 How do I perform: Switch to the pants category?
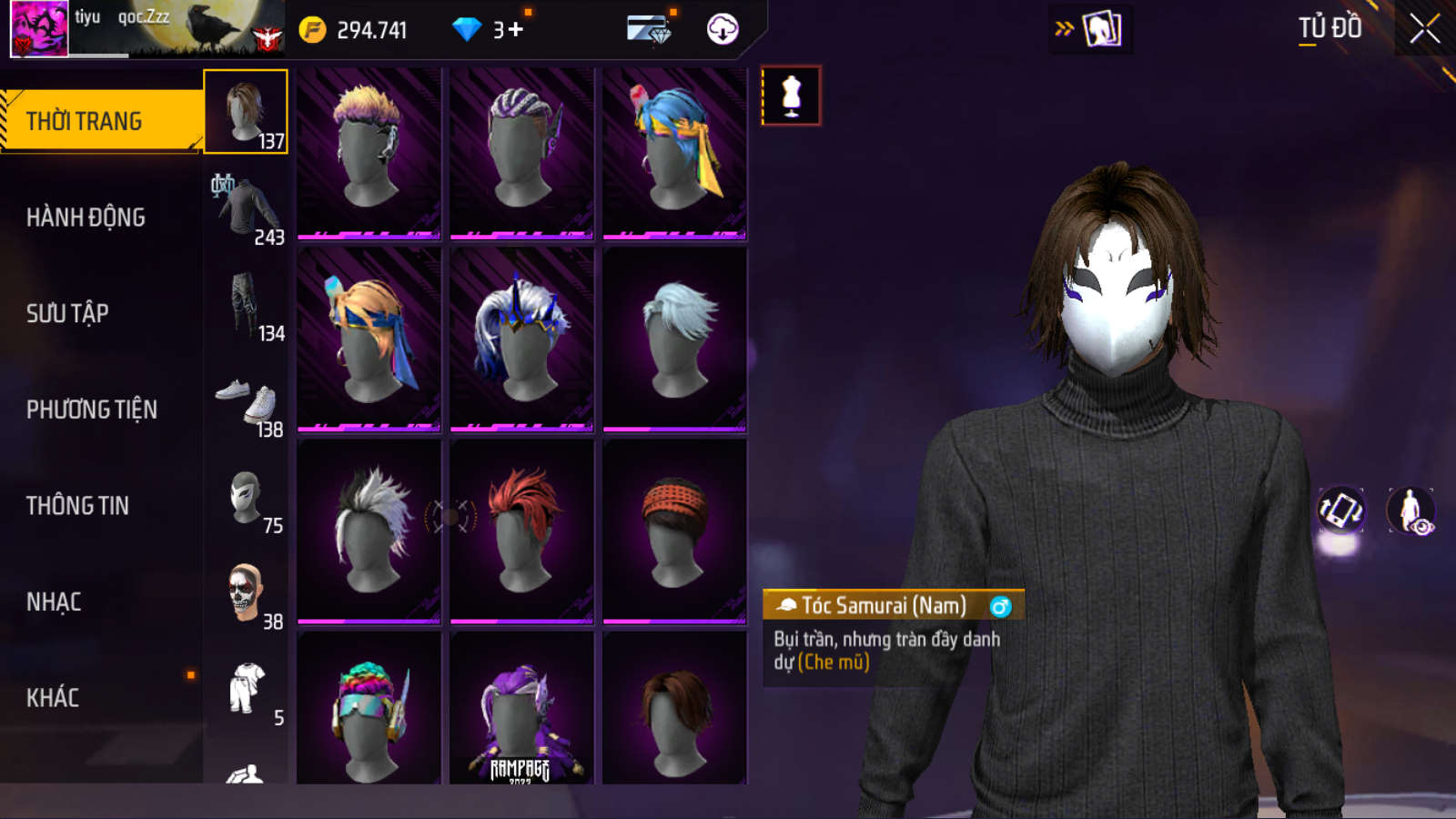pyautogui.click(x=246, y=306)
